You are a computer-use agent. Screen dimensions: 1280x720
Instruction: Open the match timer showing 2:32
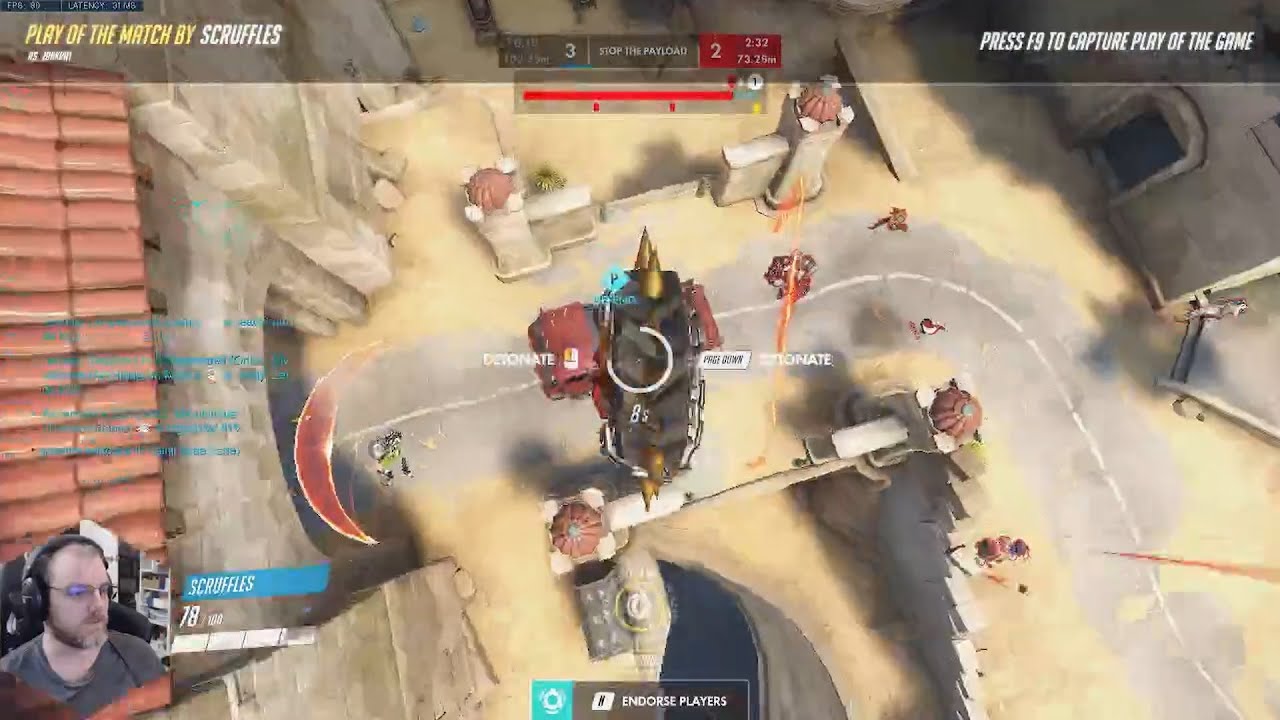click(757, 43)
